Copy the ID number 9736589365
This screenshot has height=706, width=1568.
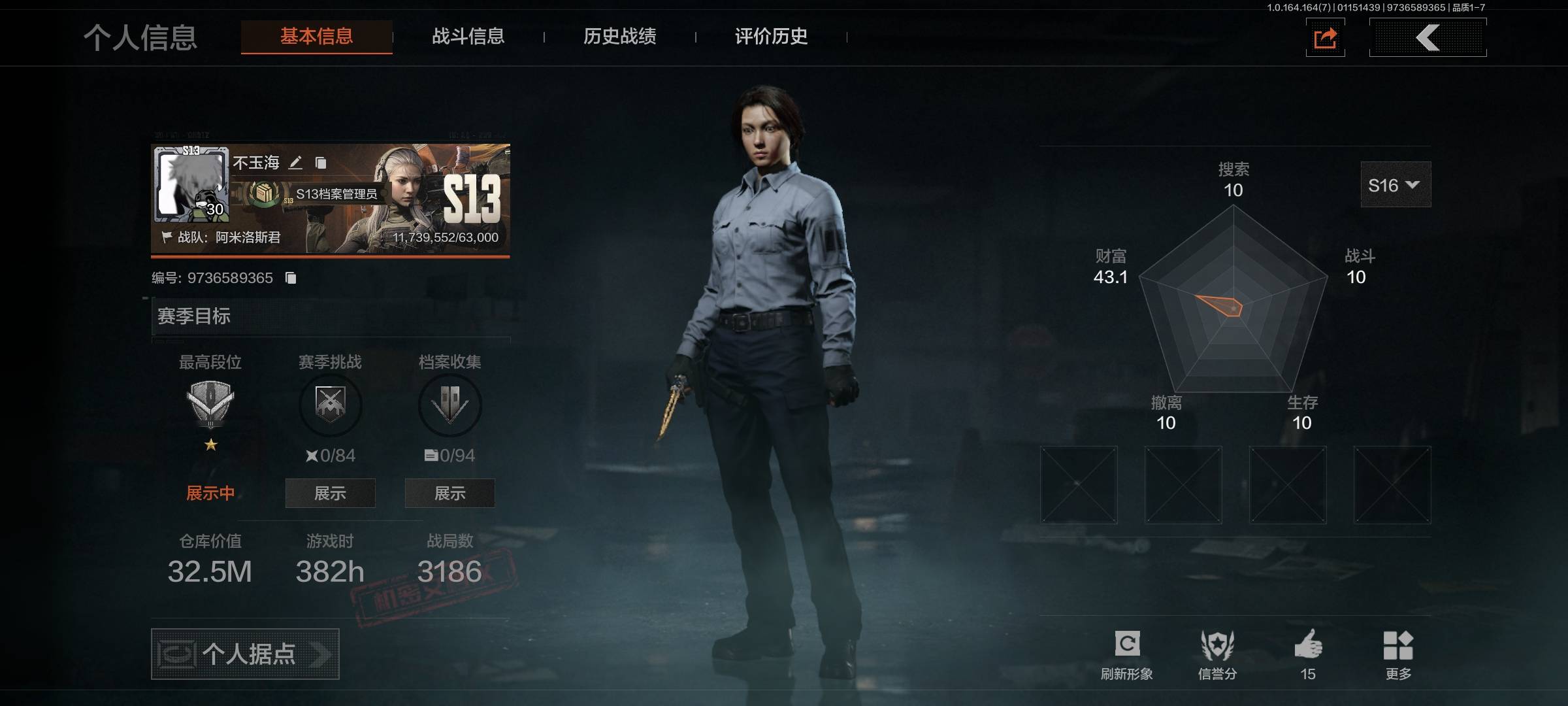click(x=291, y=278)
